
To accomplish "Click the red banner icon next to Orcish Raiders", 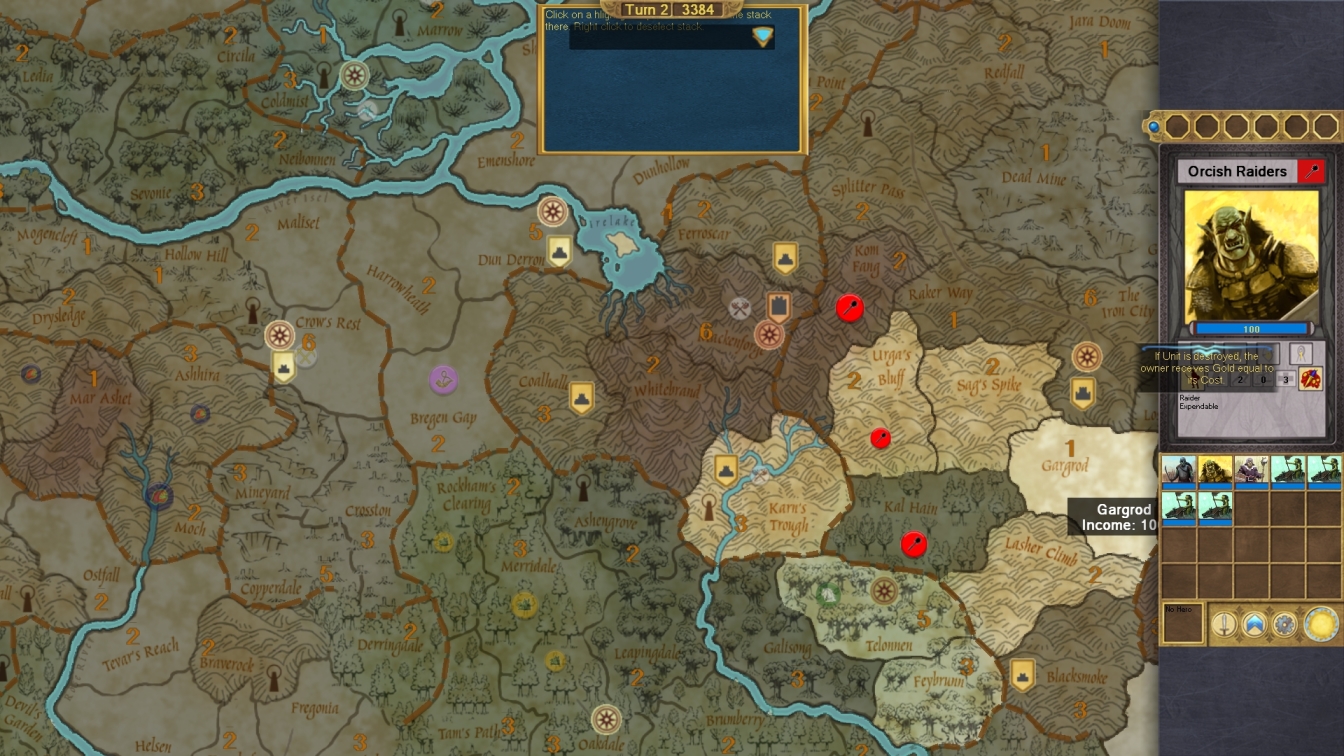I will (1311, 171).
